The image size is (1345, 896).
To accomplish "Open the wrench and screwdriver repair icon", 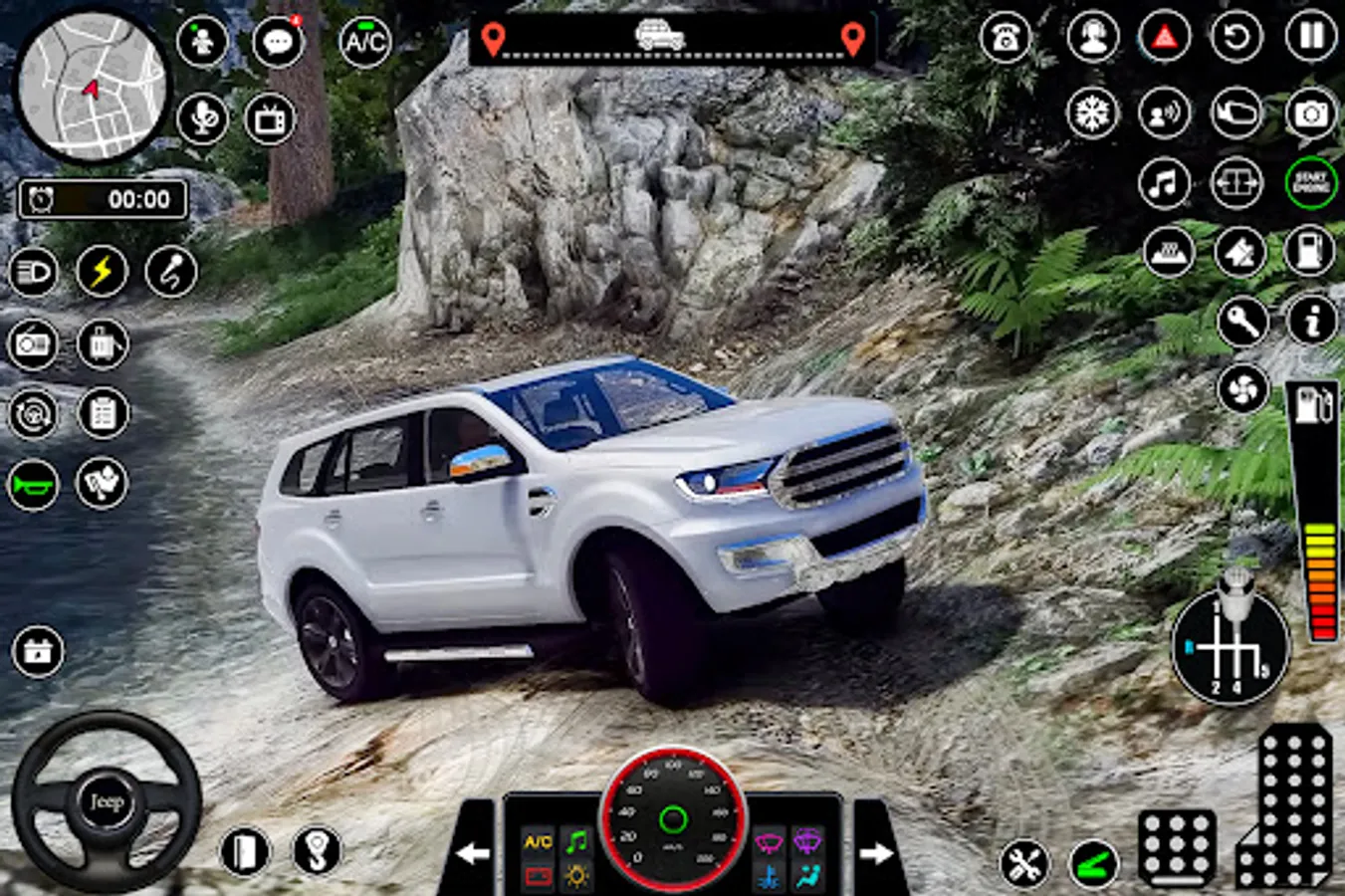I will [x=1023, y=863].
